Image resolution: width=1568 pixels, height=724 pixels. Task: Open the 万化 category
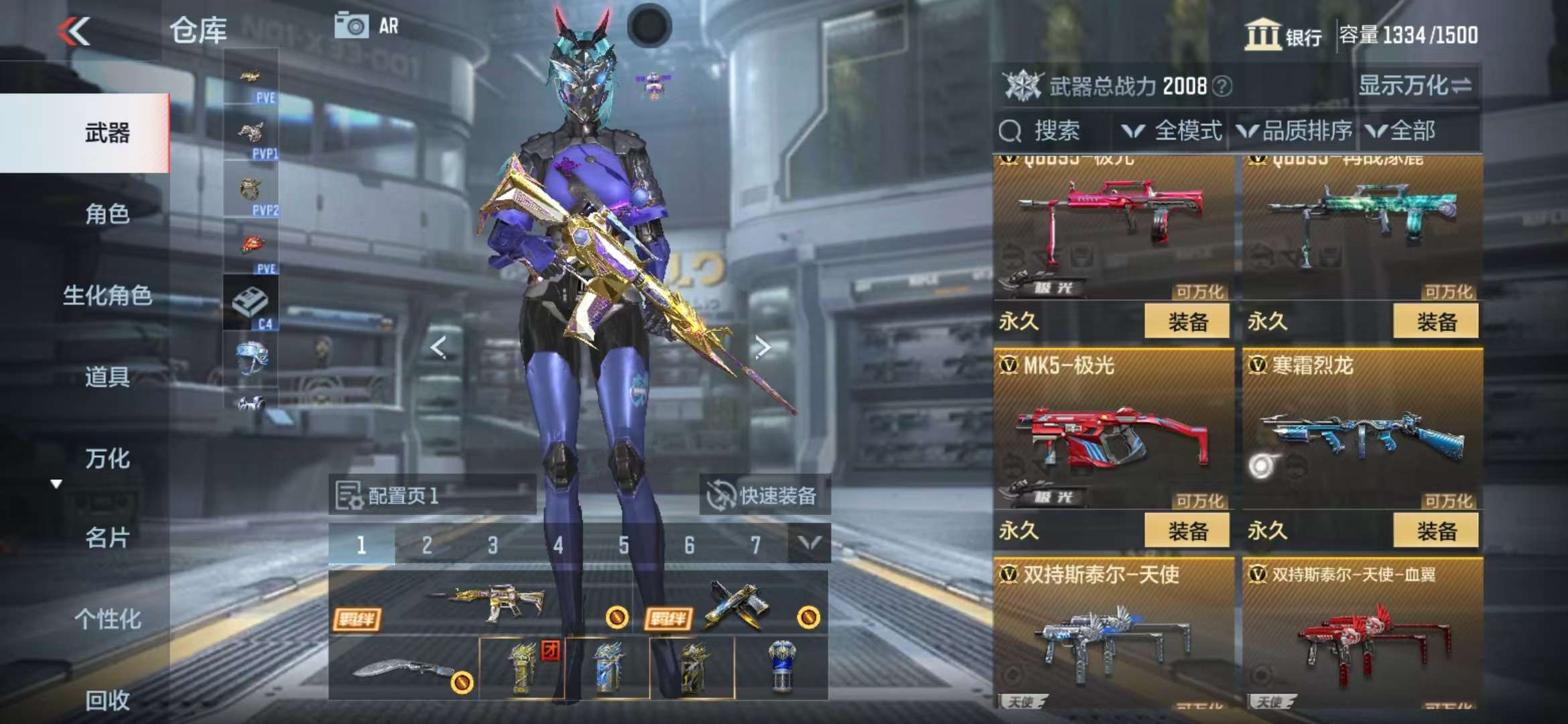[107, 459]
